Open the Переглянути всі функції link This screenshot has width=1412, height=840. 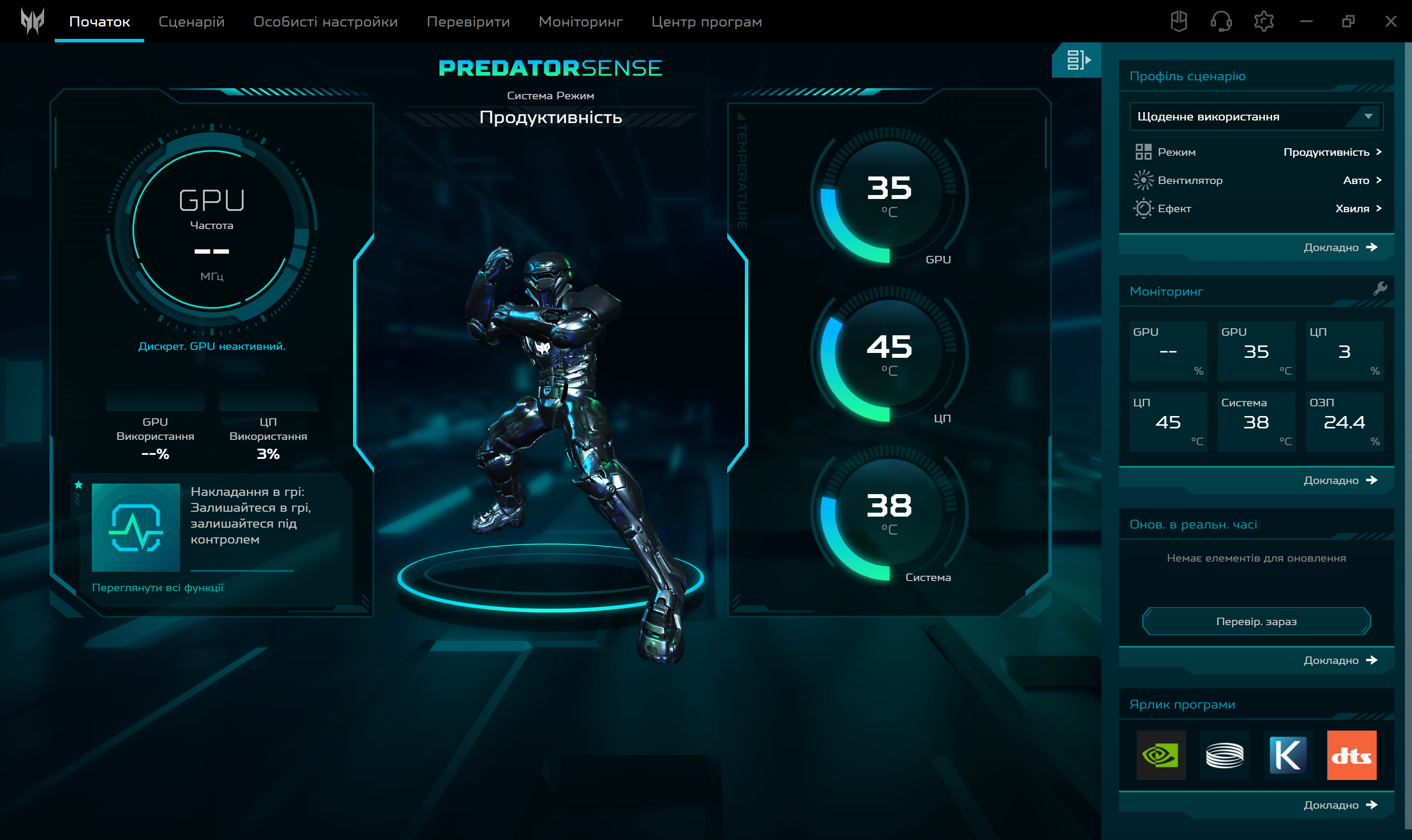click(158, 588)
